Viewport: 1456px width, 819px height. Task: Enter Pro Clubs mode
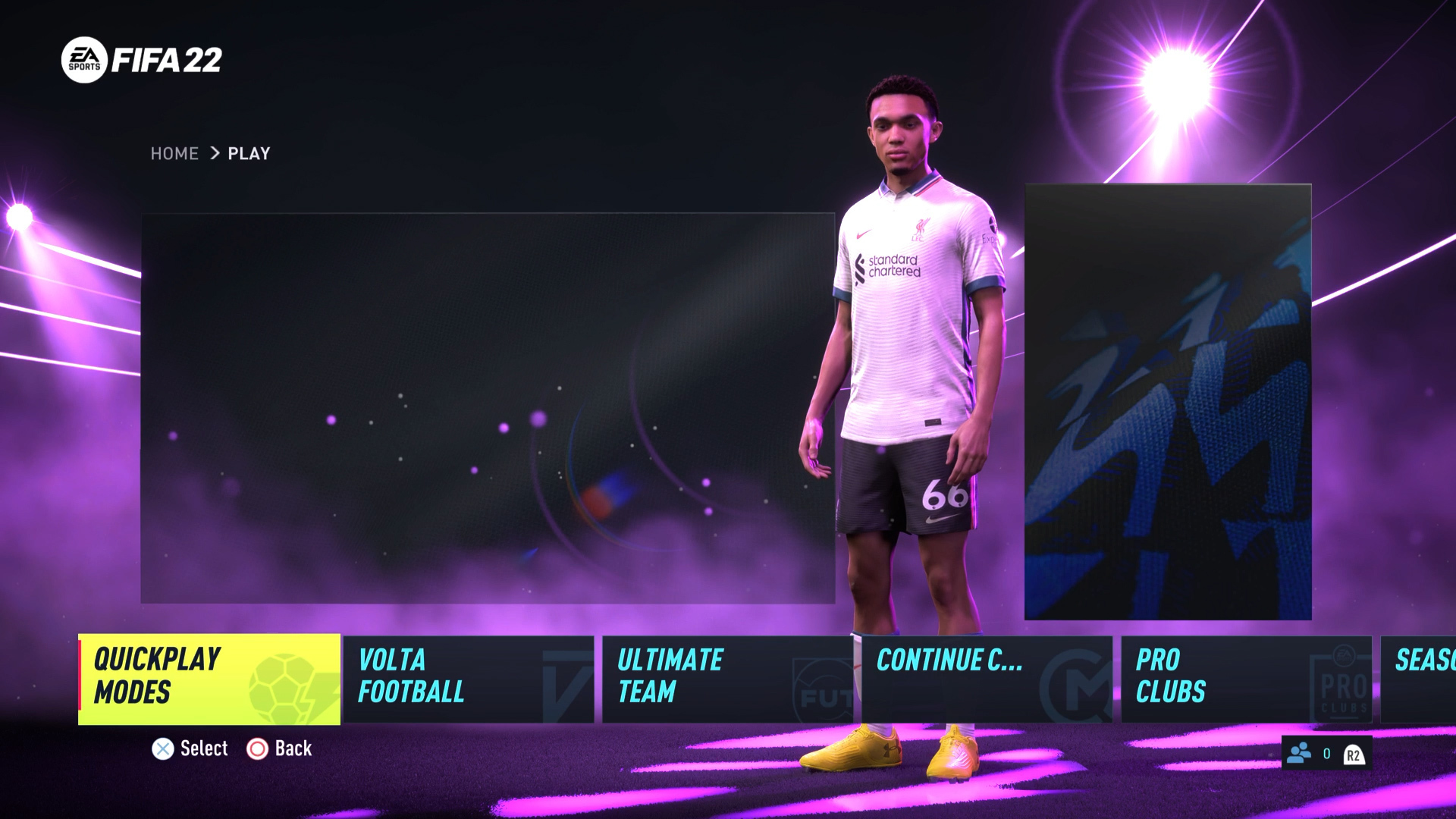(1246, 679)
